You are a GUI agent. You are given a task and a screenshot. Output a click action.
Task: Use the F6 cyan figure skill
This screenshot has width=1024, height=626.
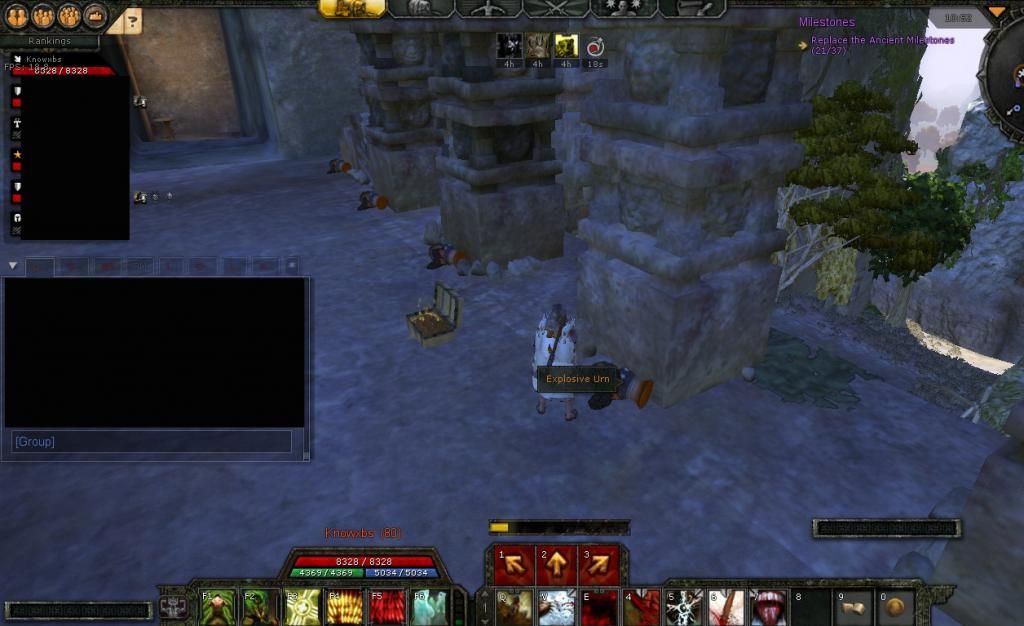click(430, 606)
